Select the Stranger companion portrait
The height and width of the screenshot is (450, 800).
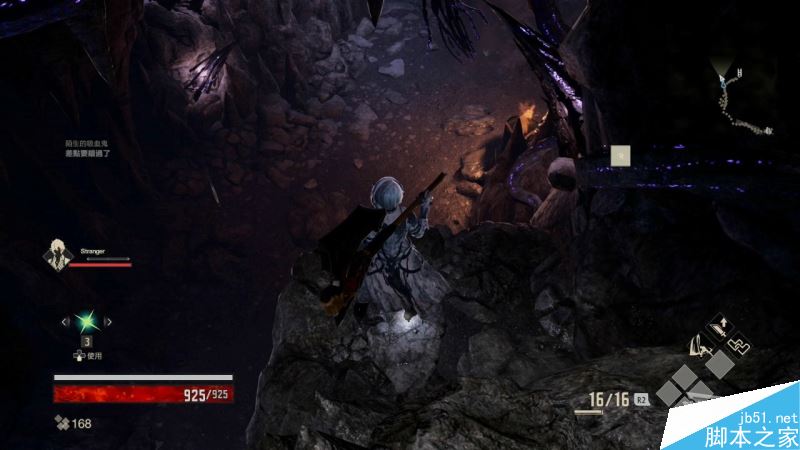tap(58, 256)
